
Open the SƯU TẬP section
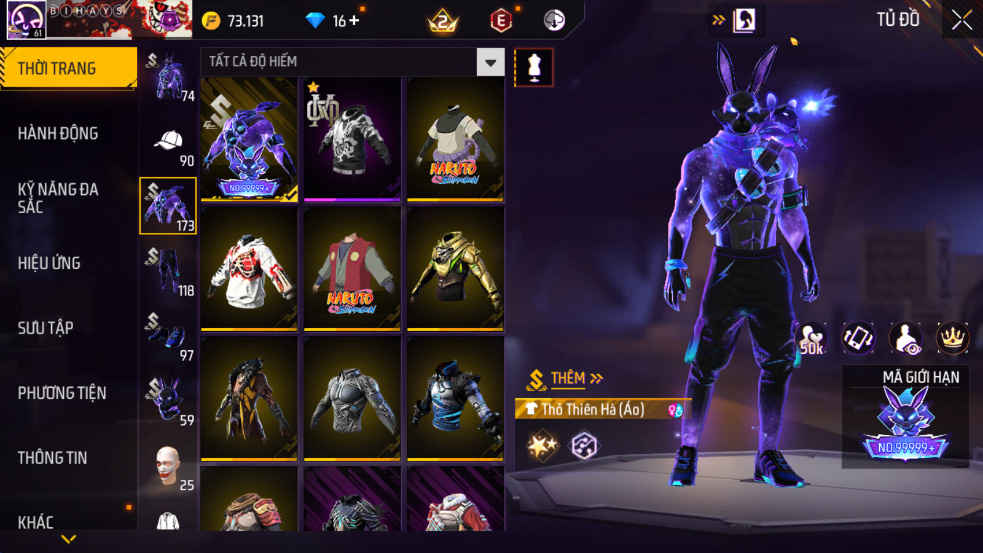45,328
